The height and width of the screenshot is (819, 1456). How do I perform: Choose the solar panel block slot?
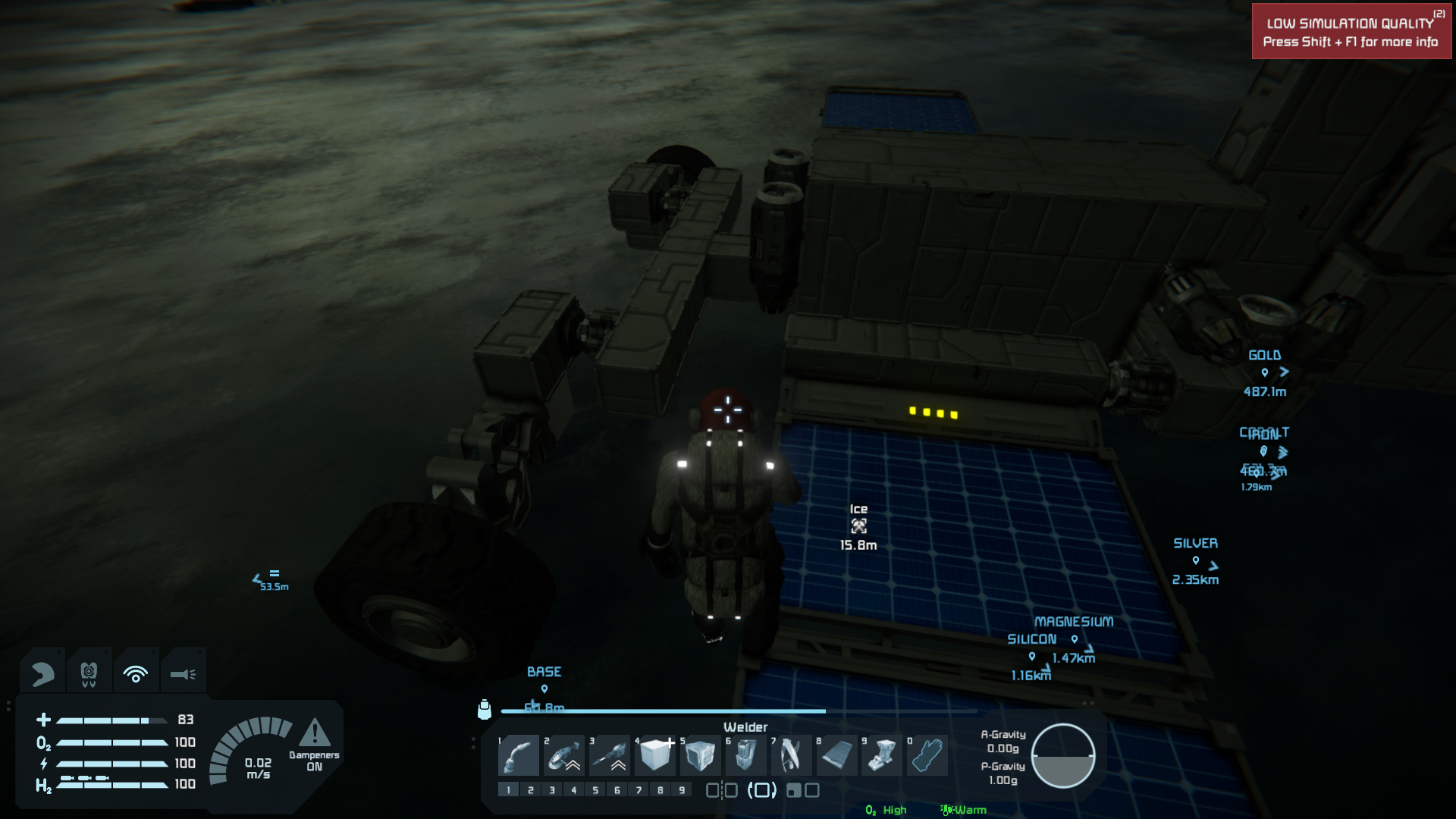(836, 755)
